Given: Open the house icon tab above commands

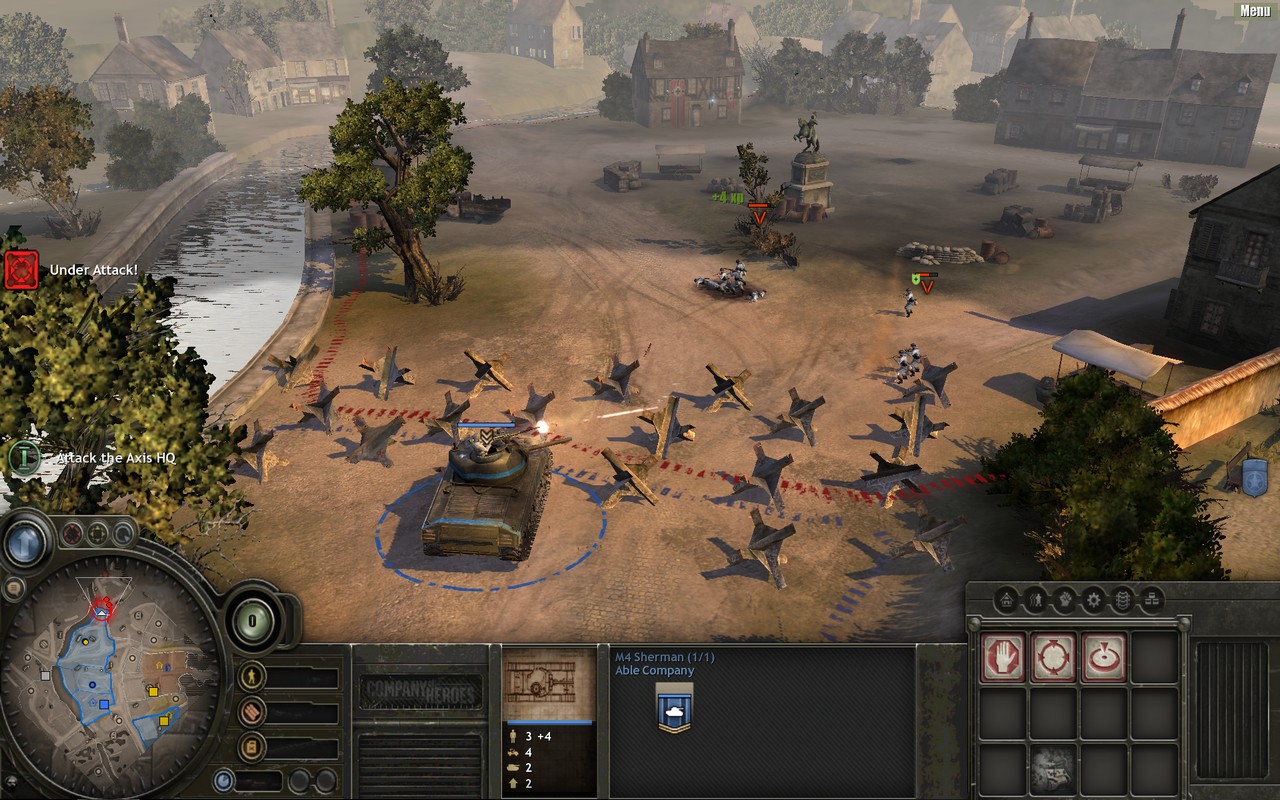Looking at the screenshot, I should [x=1007, y=600].
